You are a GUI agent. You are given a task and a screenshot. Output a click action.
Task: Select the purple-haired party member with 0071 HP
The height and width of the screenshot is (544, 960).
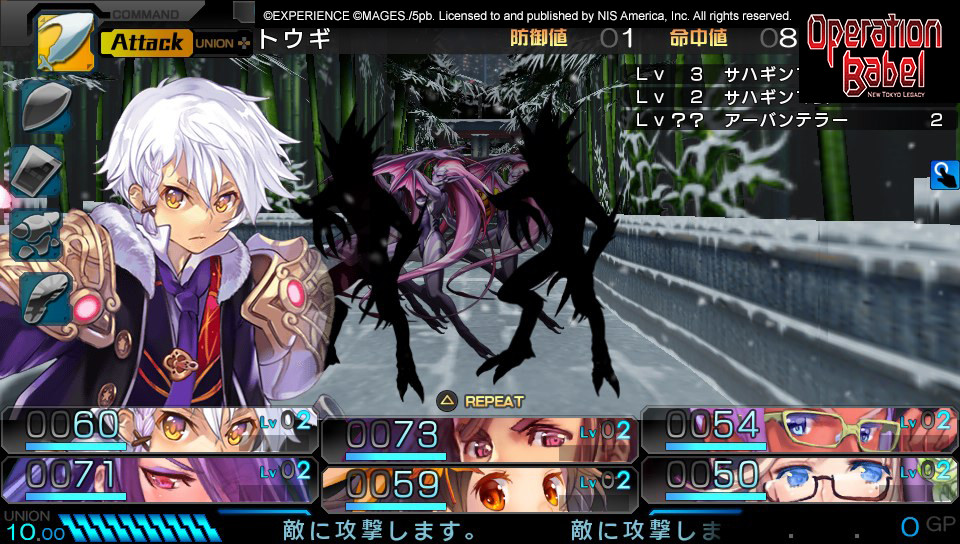(x=158, y=477)
